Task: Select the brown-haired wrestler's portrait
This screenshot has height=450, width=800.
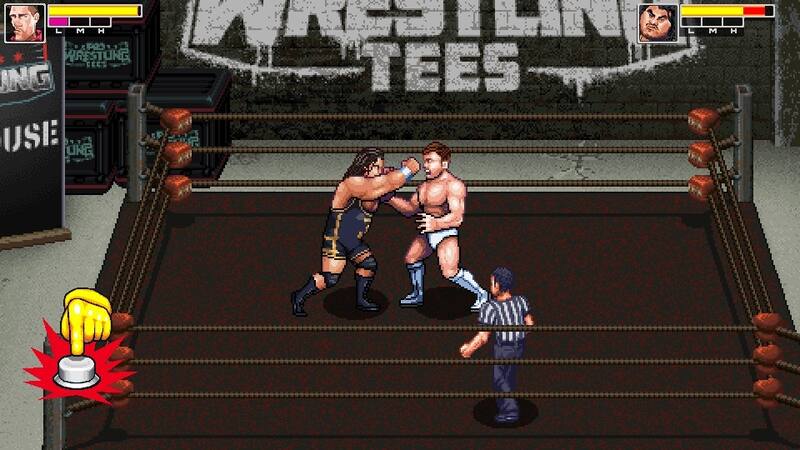Action: click(24, 23)
